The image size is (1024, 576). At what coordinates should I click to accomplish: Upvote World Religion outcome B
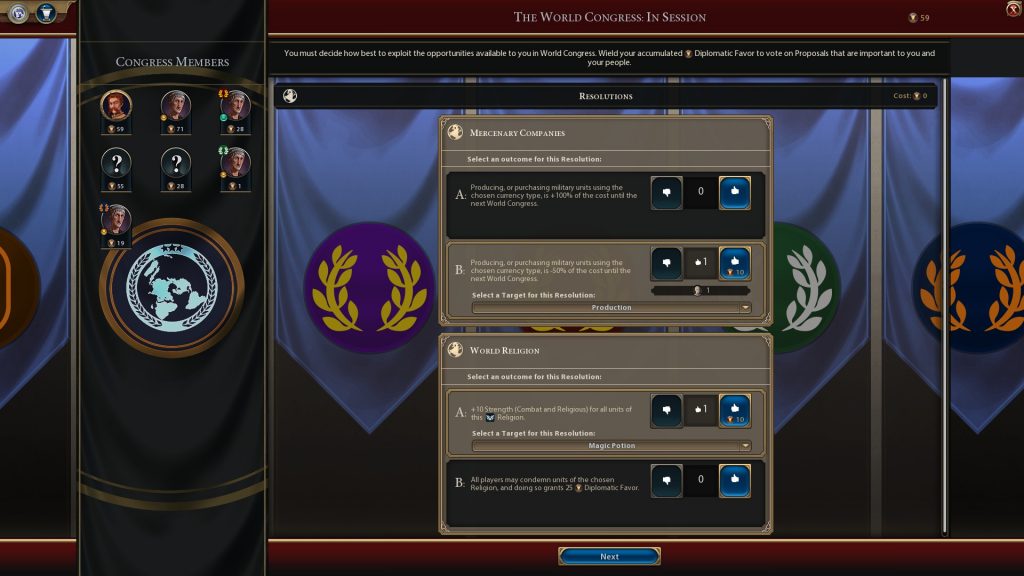tap(734, 481)
